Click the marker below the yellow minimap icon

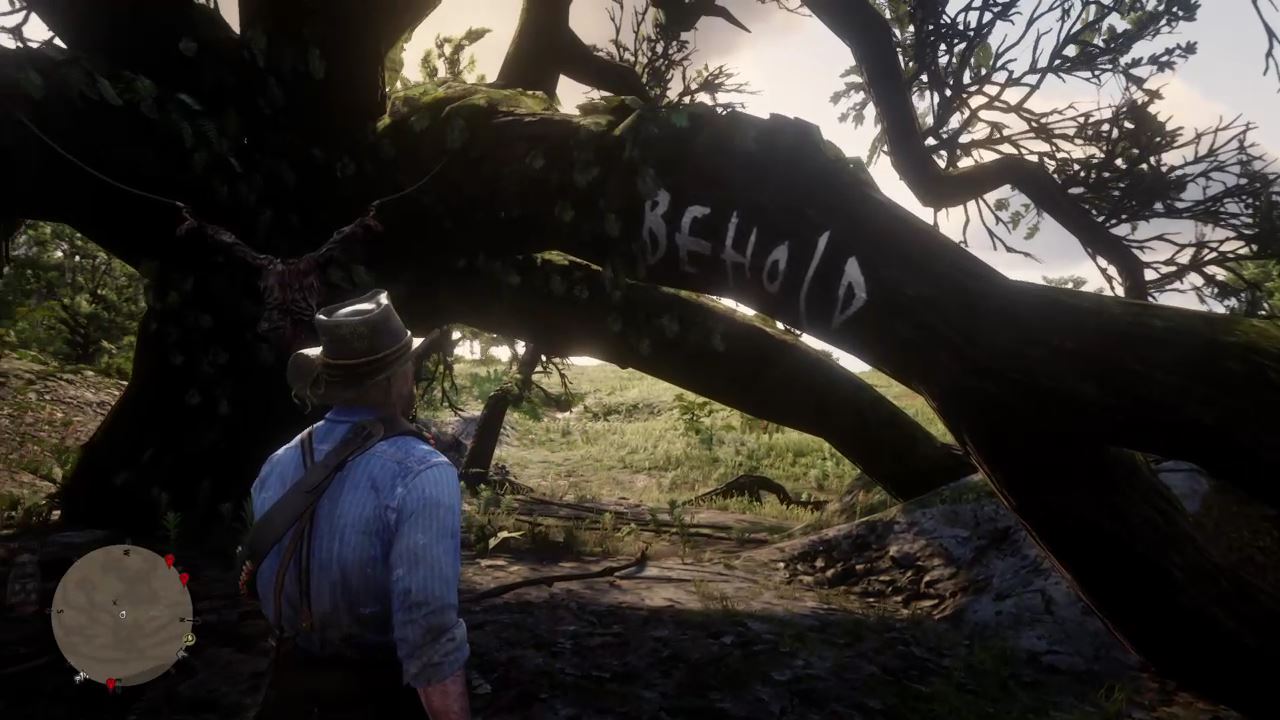click(x=182, y=652)
